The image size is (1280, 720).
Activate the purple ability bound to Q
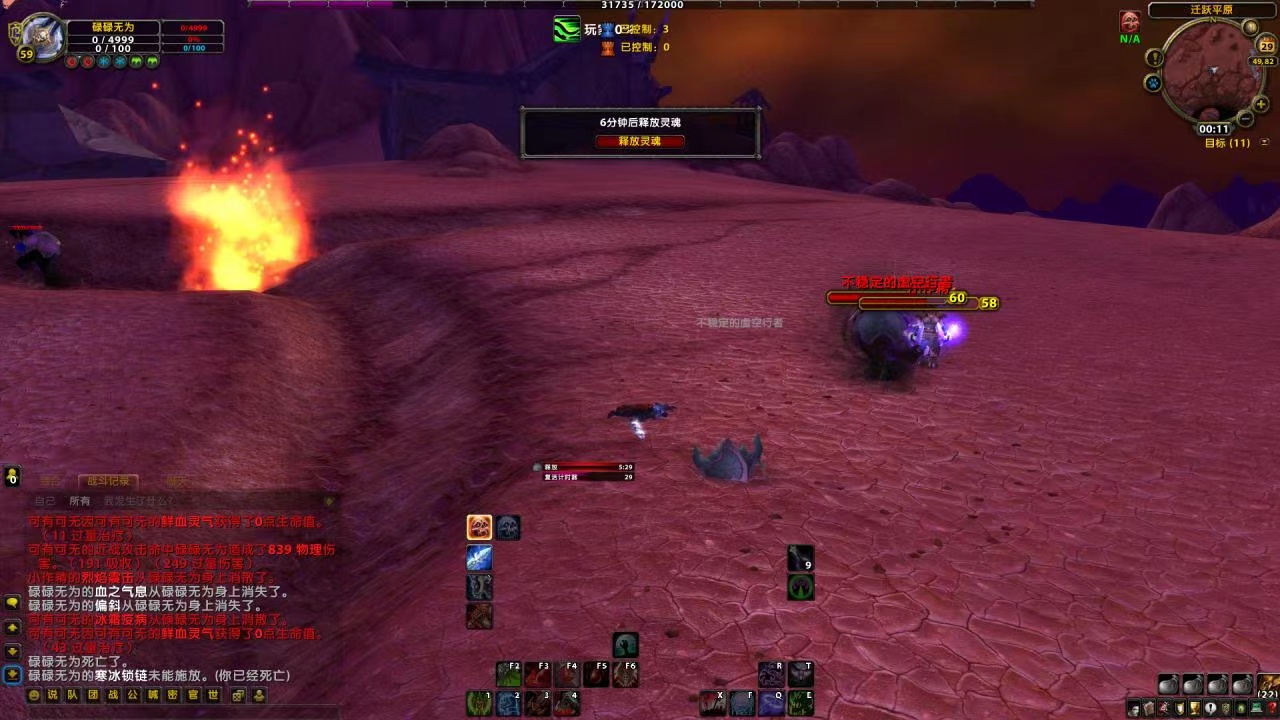tap(771, 704)
